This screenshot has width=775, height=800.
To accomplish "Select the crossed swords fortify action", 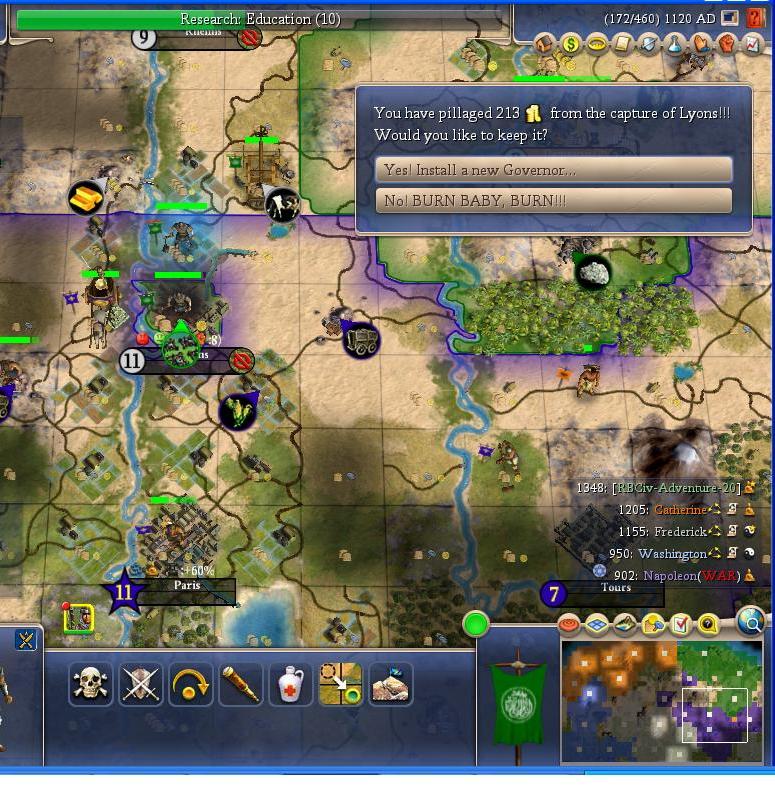I will (x=140, y=685).
